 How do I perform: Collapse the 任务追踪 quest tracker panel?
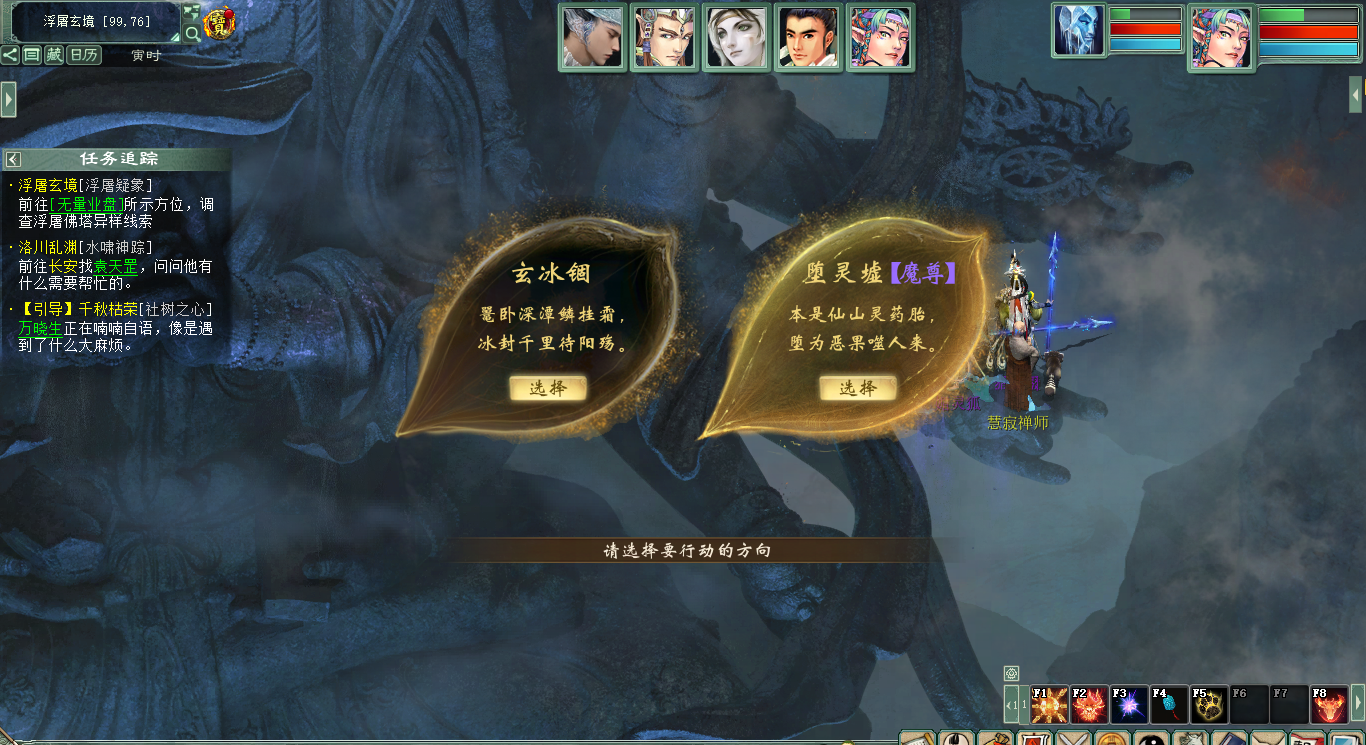(13, 159)
